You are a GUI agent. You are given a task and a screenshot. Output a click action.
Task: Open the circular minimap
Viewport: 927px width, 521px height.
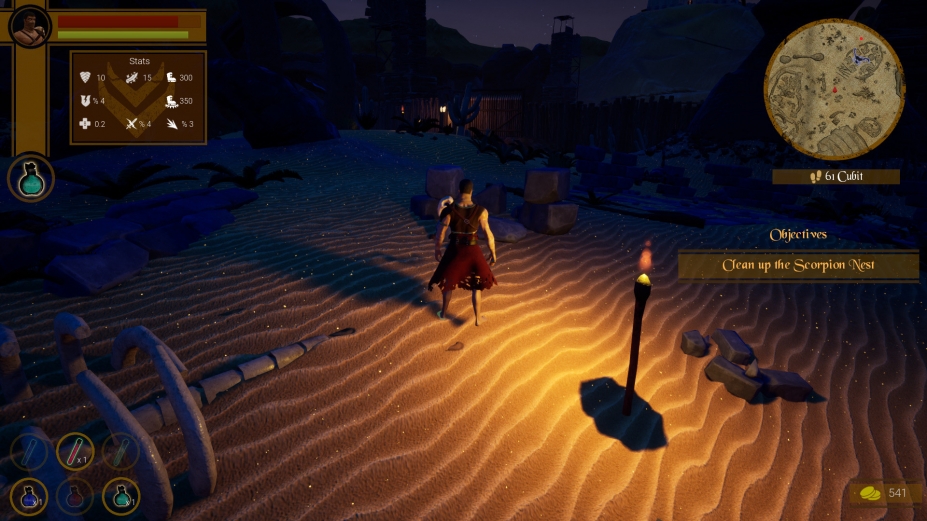[833, 89]
